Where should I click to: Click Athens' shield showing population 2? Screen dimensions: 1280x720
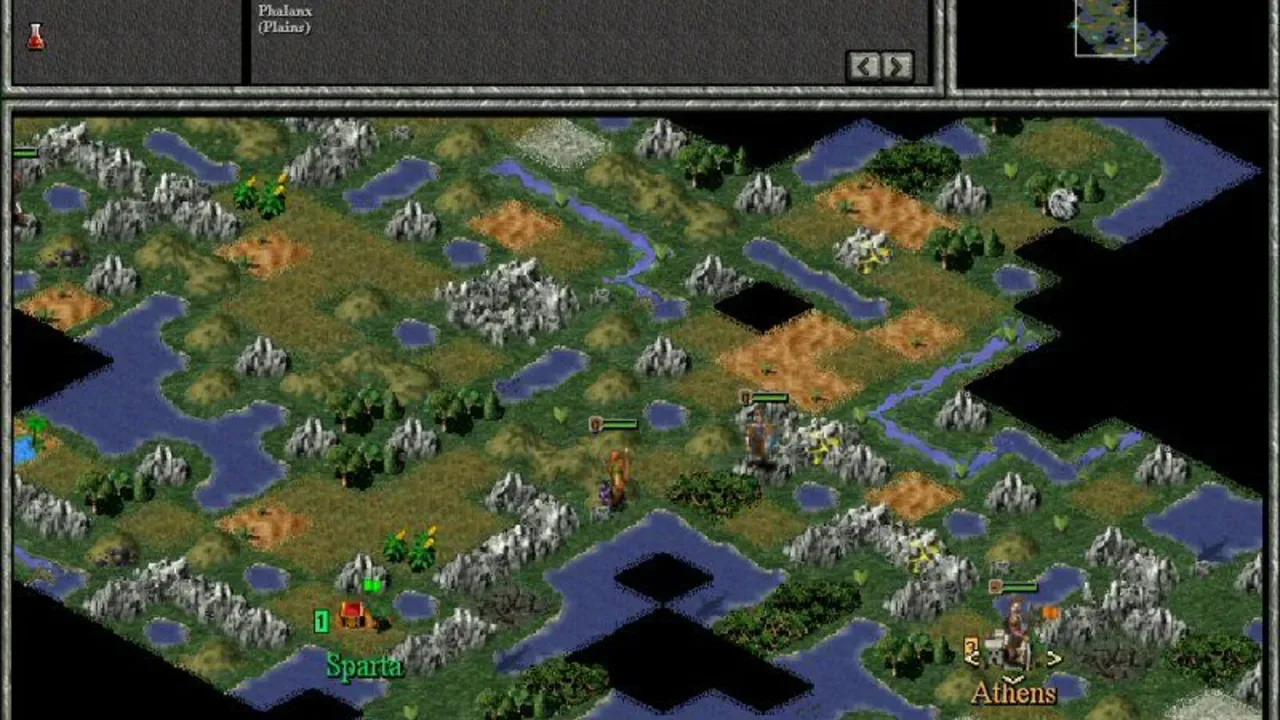[x=972, y=650]
